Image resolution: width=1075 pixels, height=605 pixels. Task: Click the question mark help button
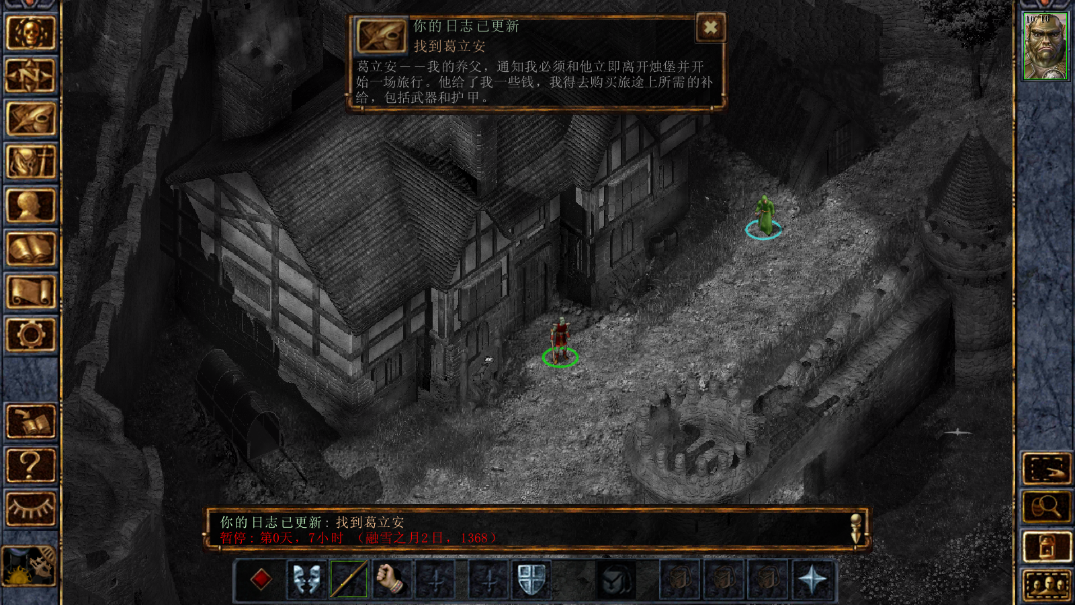31,465
